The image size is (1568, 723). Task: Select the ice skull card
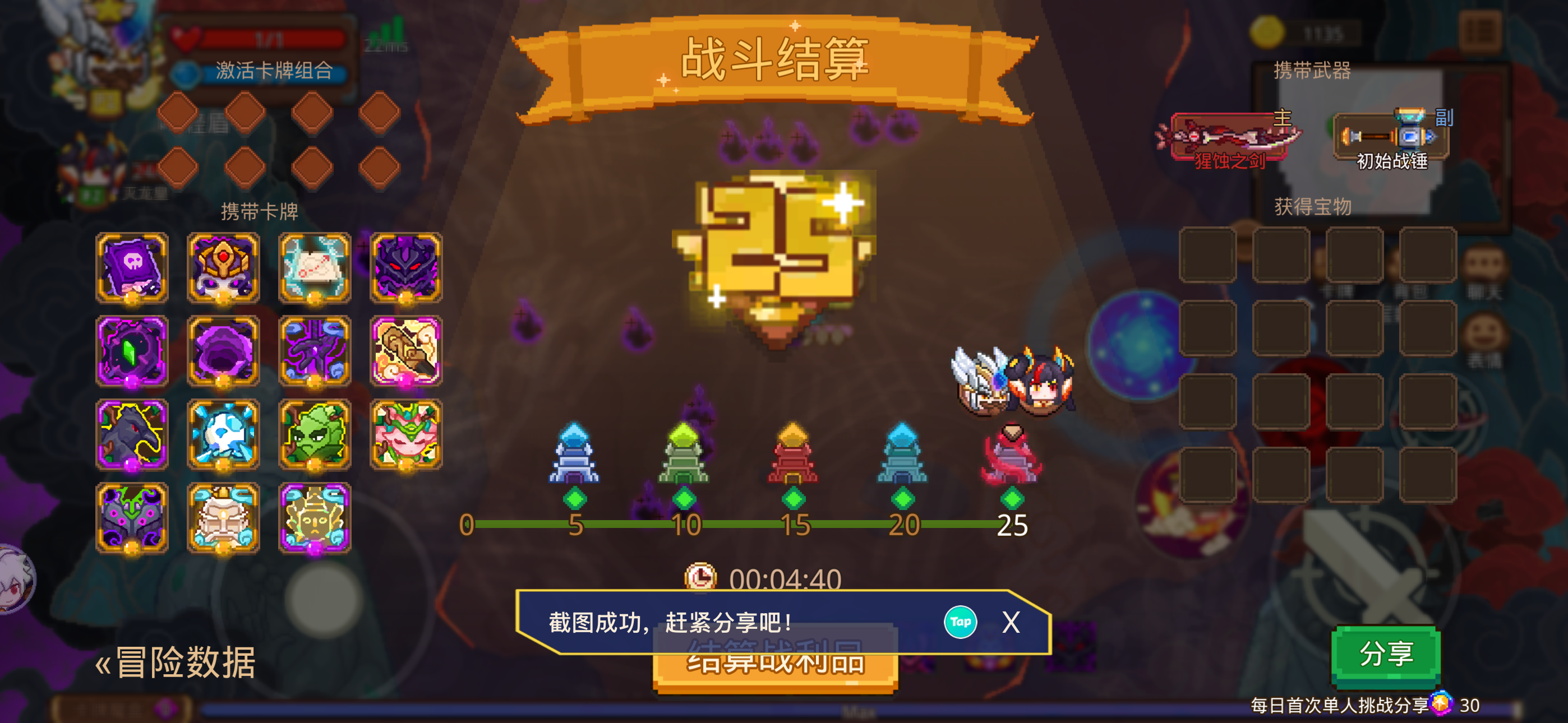tap(223, 434)
